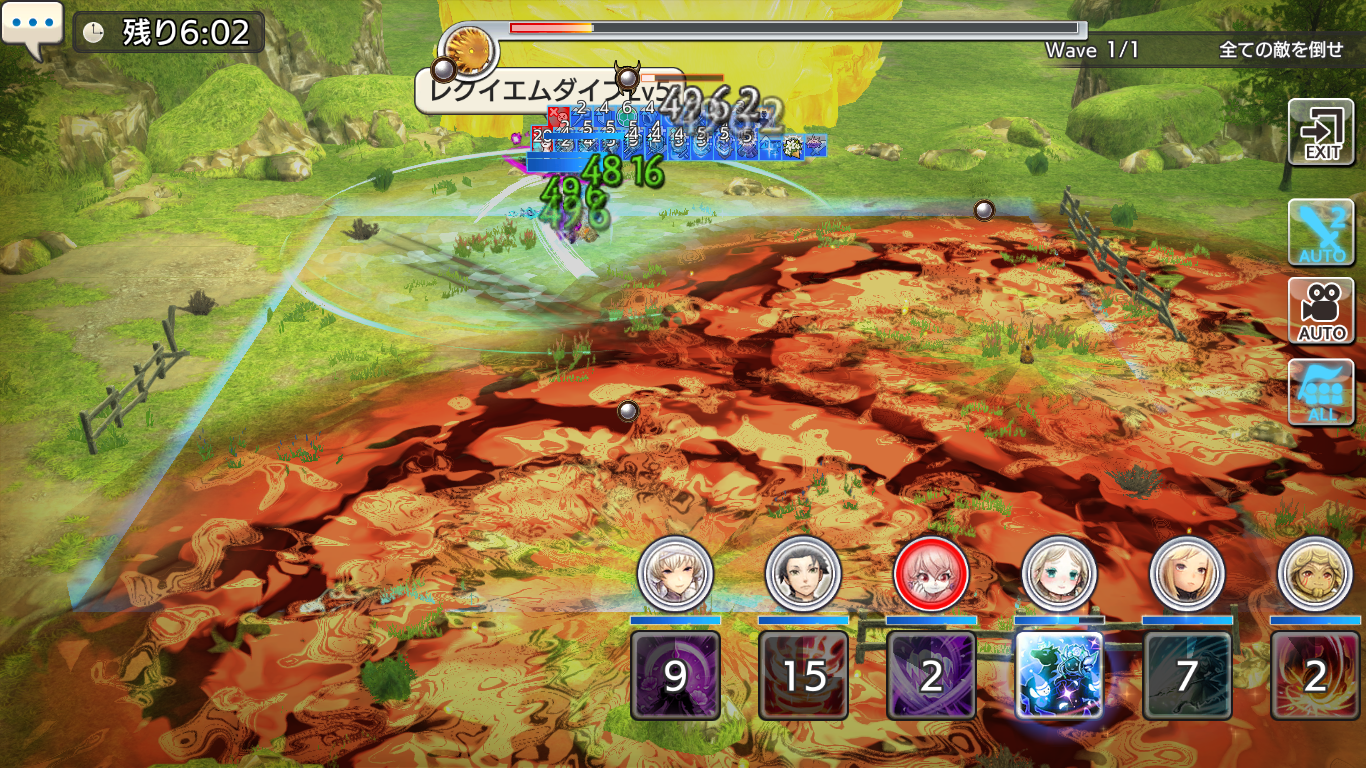Exit the battle with EXIT button
This screenshot has height=768, width=1366.
pos(1321,133)
